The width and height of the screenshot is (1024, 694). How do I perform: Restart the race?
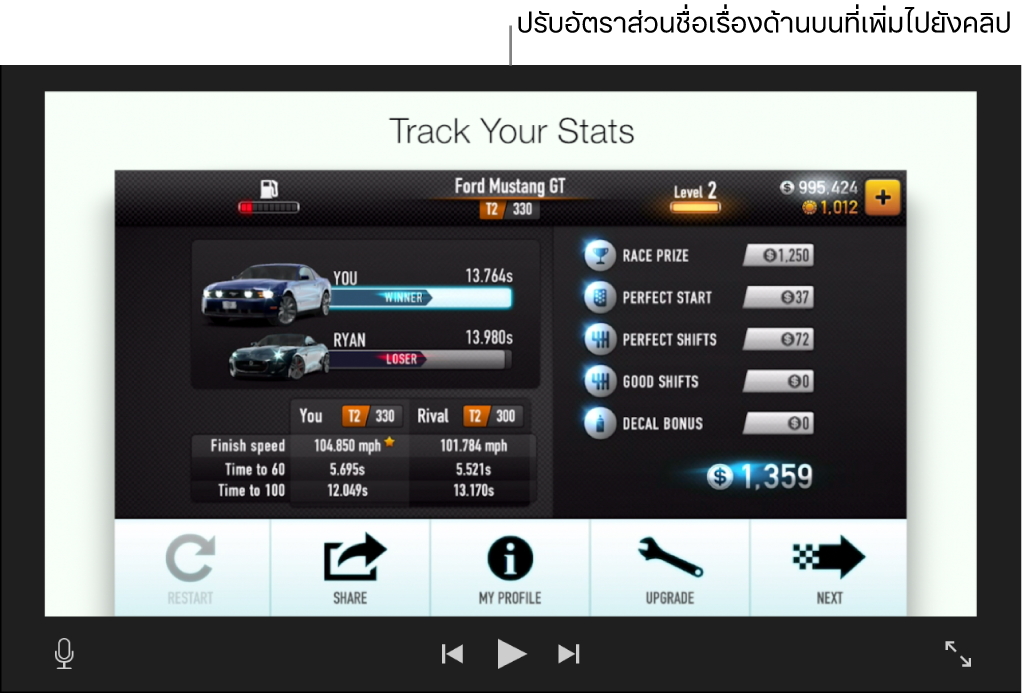pyautogui.click(x=190, y=568)
